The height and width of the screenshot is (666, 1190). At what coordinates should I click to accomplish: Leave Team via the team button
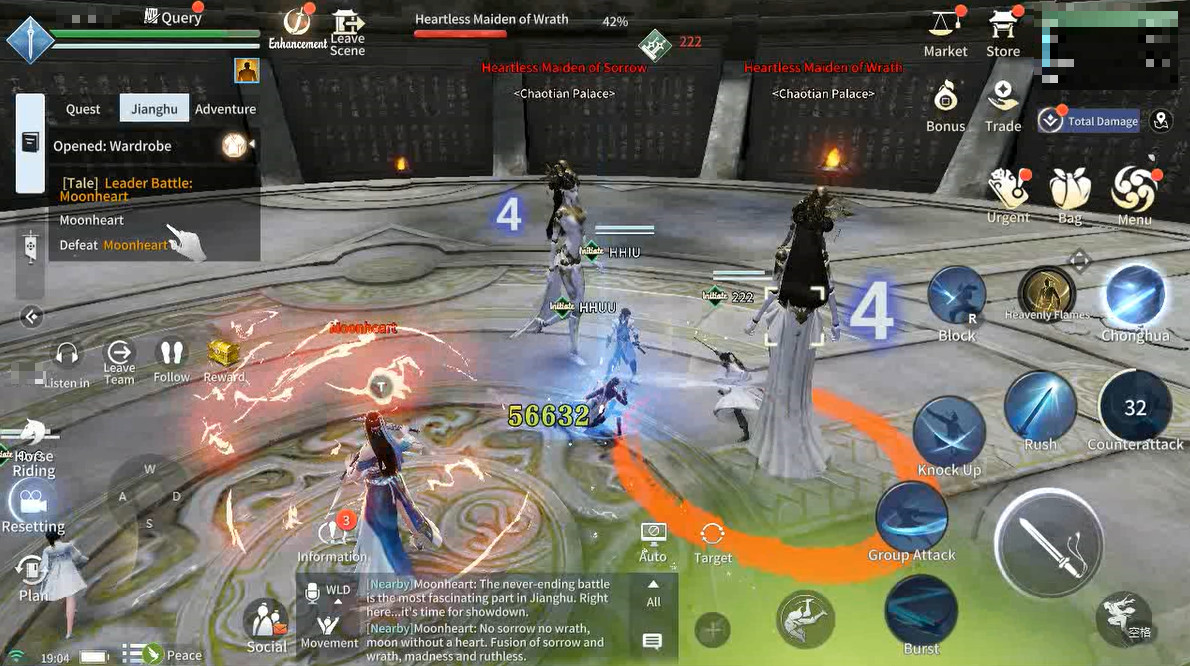pyautogui.click(x=119, y=359)
